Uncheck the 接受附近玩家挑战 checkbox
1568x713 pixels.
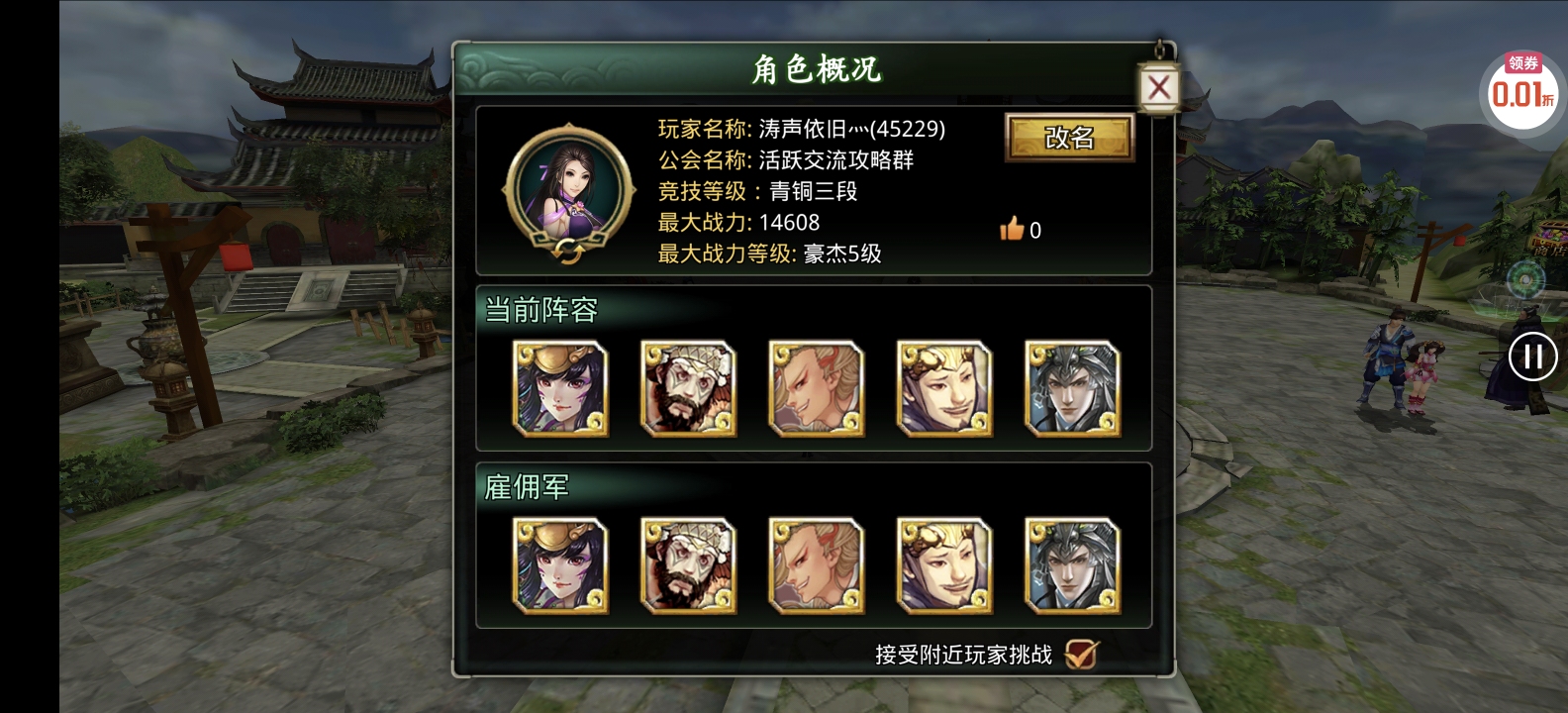[x=1082, y=653]
